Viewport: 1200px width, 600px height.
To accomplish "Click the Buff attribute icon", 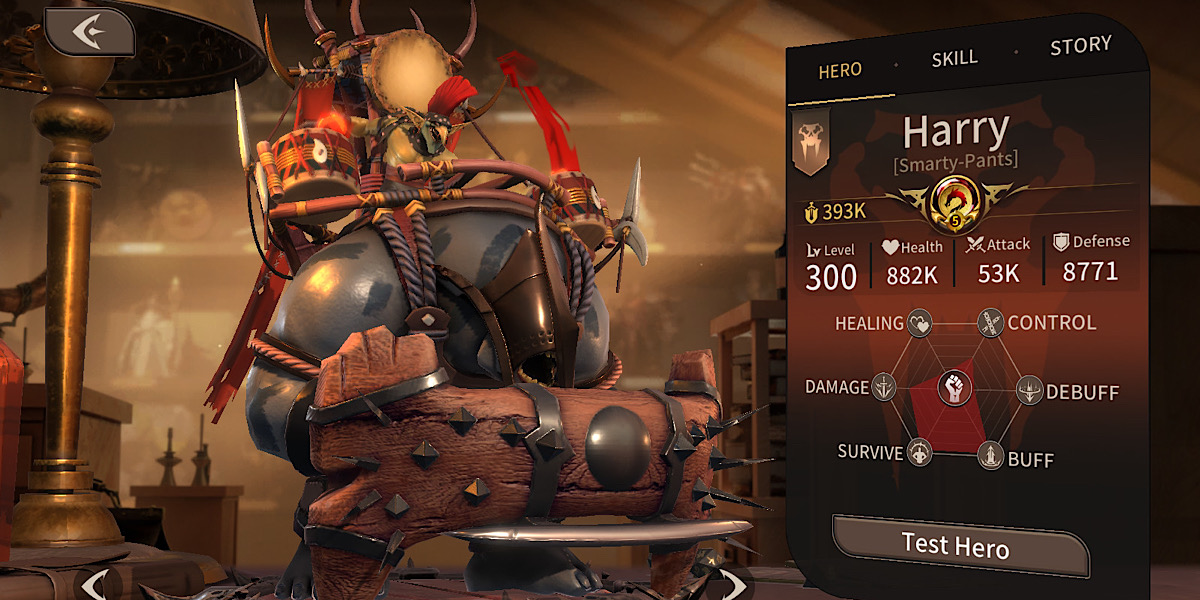I will tap(990, 455).
